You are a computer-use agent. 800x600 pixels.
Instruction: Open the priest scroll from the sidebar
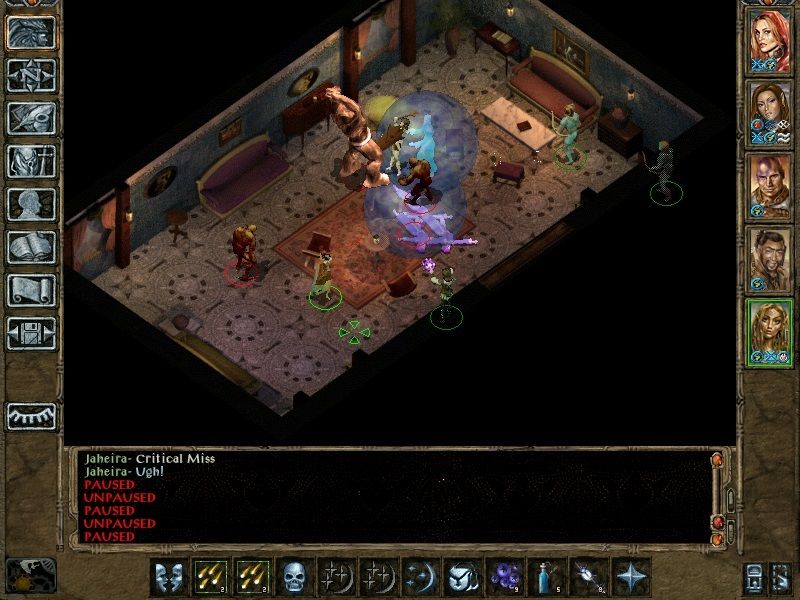[31, 290]
